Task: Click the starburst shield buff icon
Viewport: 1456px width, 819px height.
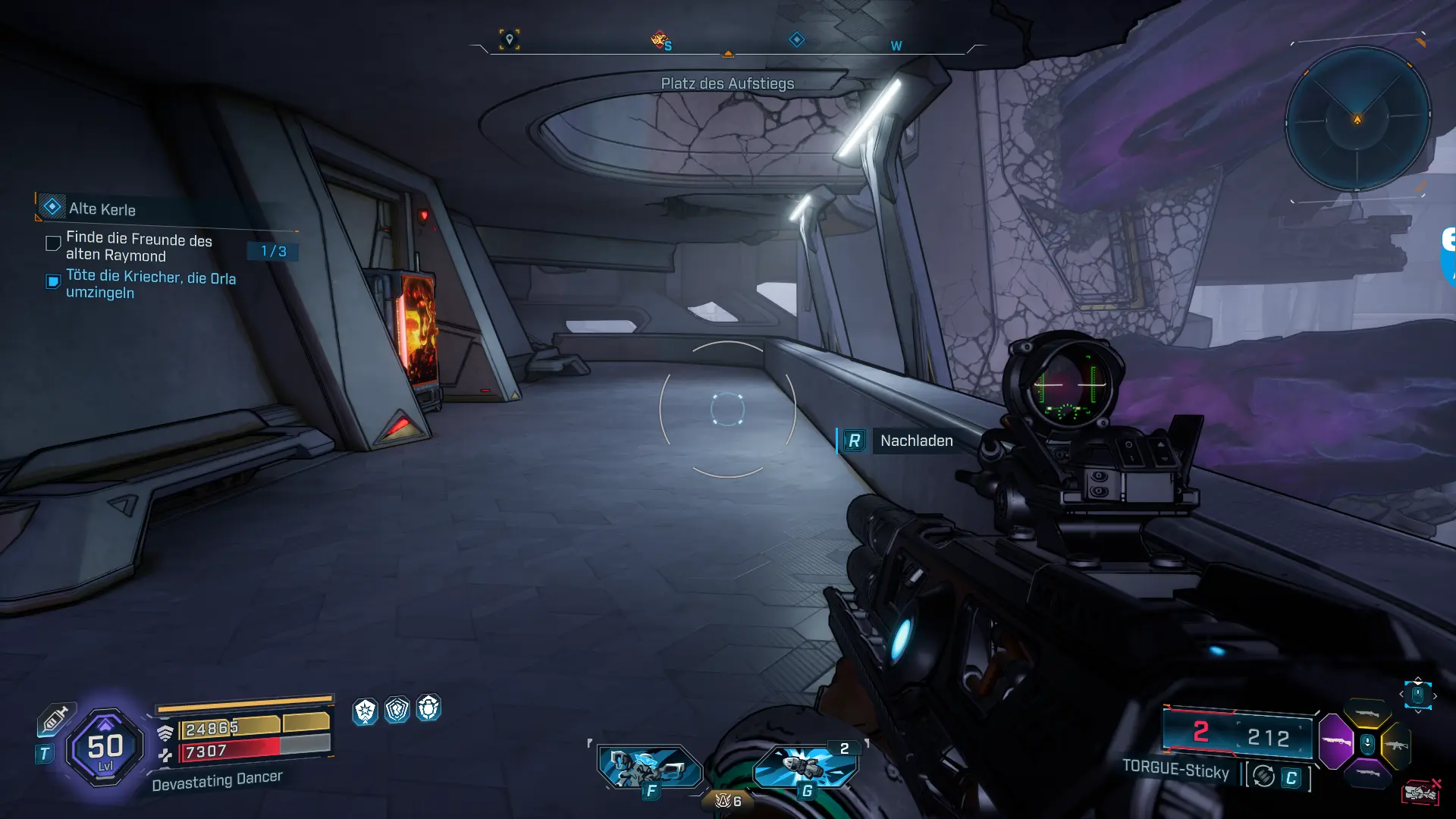Action: point(366,711)
